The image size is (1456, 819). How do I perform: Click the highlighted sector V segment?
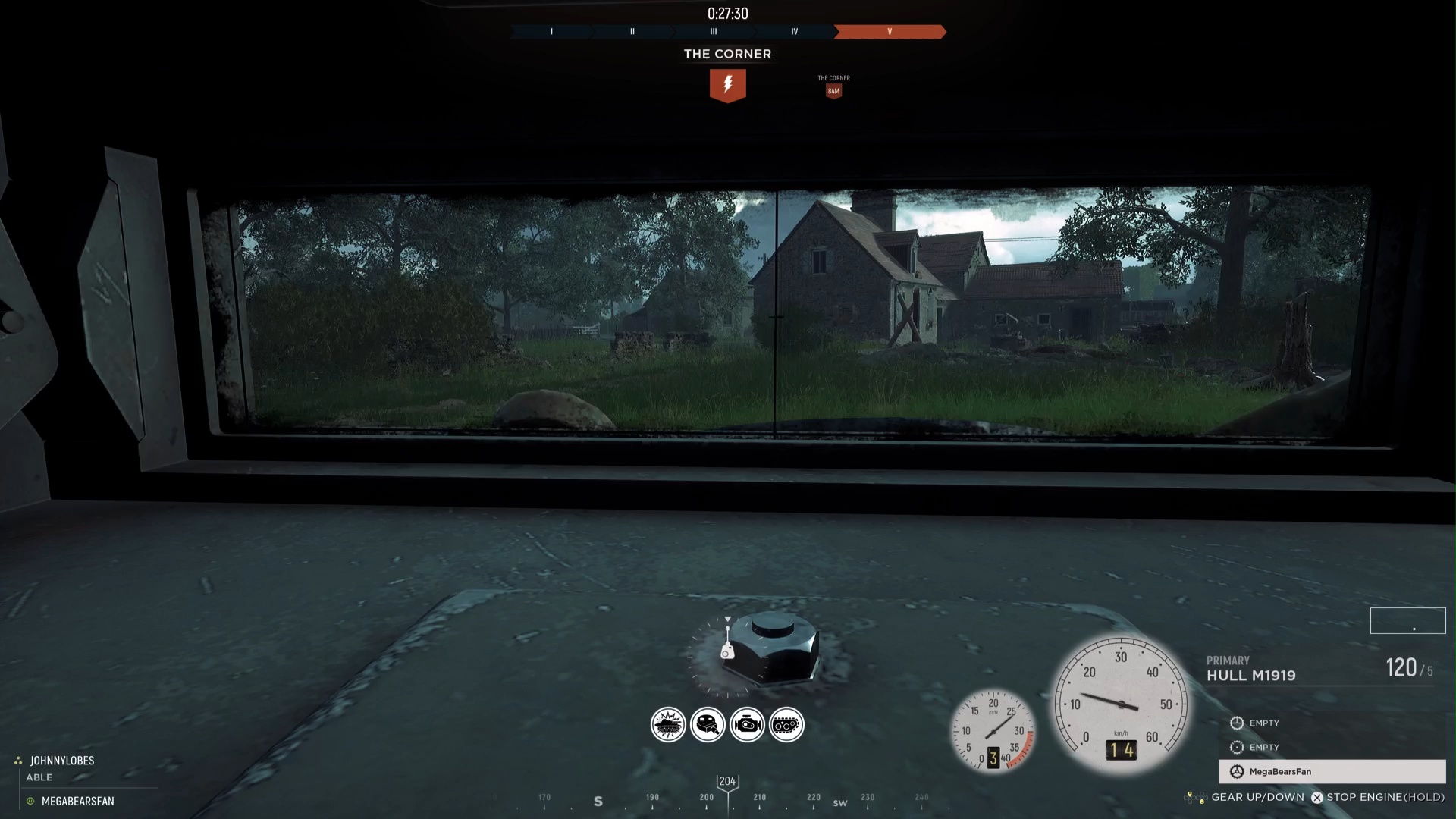point(890,32)
